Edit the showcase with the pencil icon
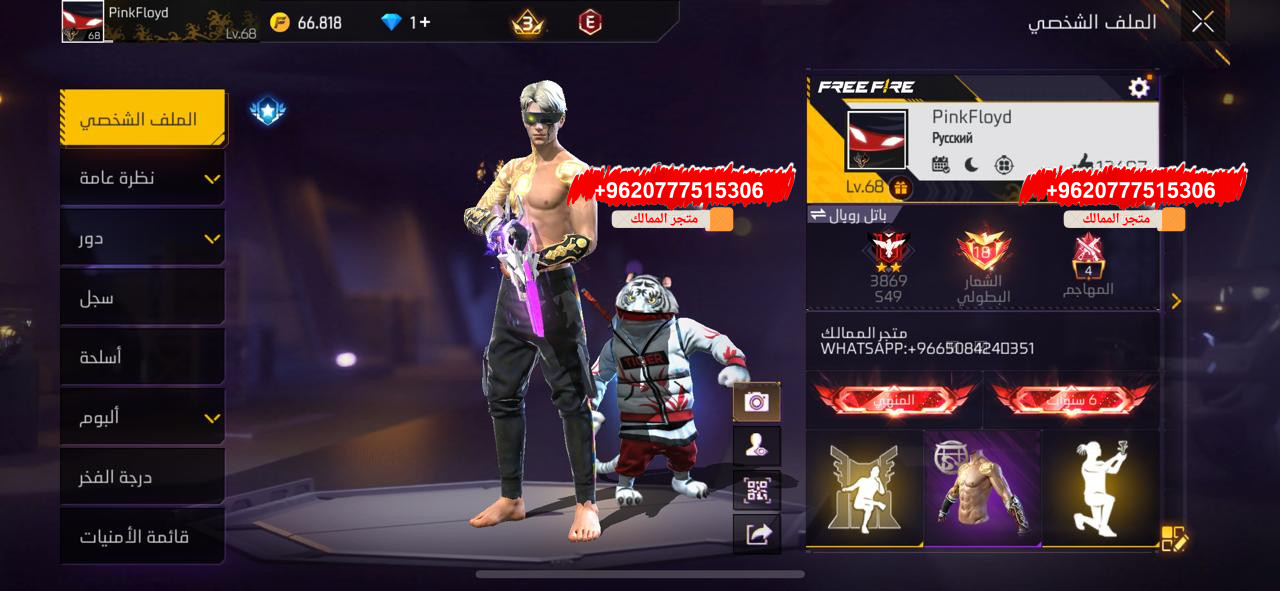The image size is (1280, 591). click(1174, 539)
